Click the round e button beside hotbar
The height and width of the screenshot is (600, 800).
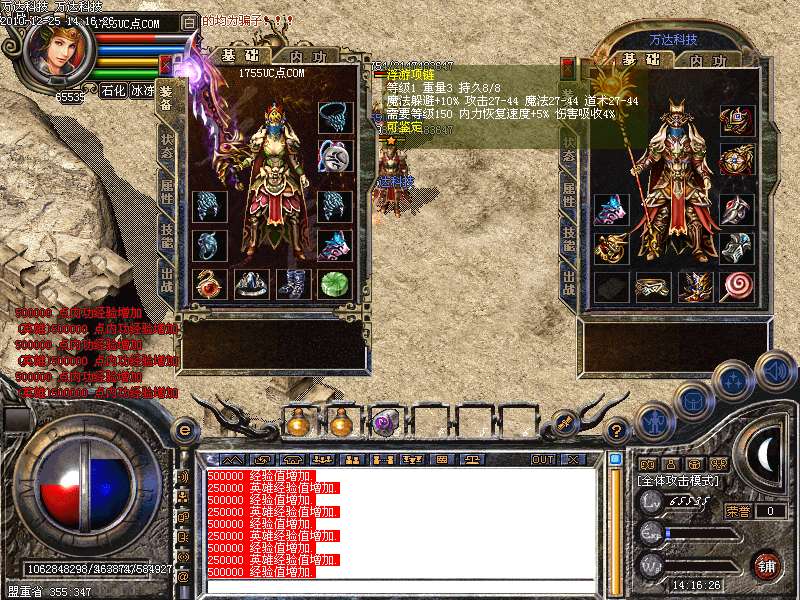[x=184, y=430]
